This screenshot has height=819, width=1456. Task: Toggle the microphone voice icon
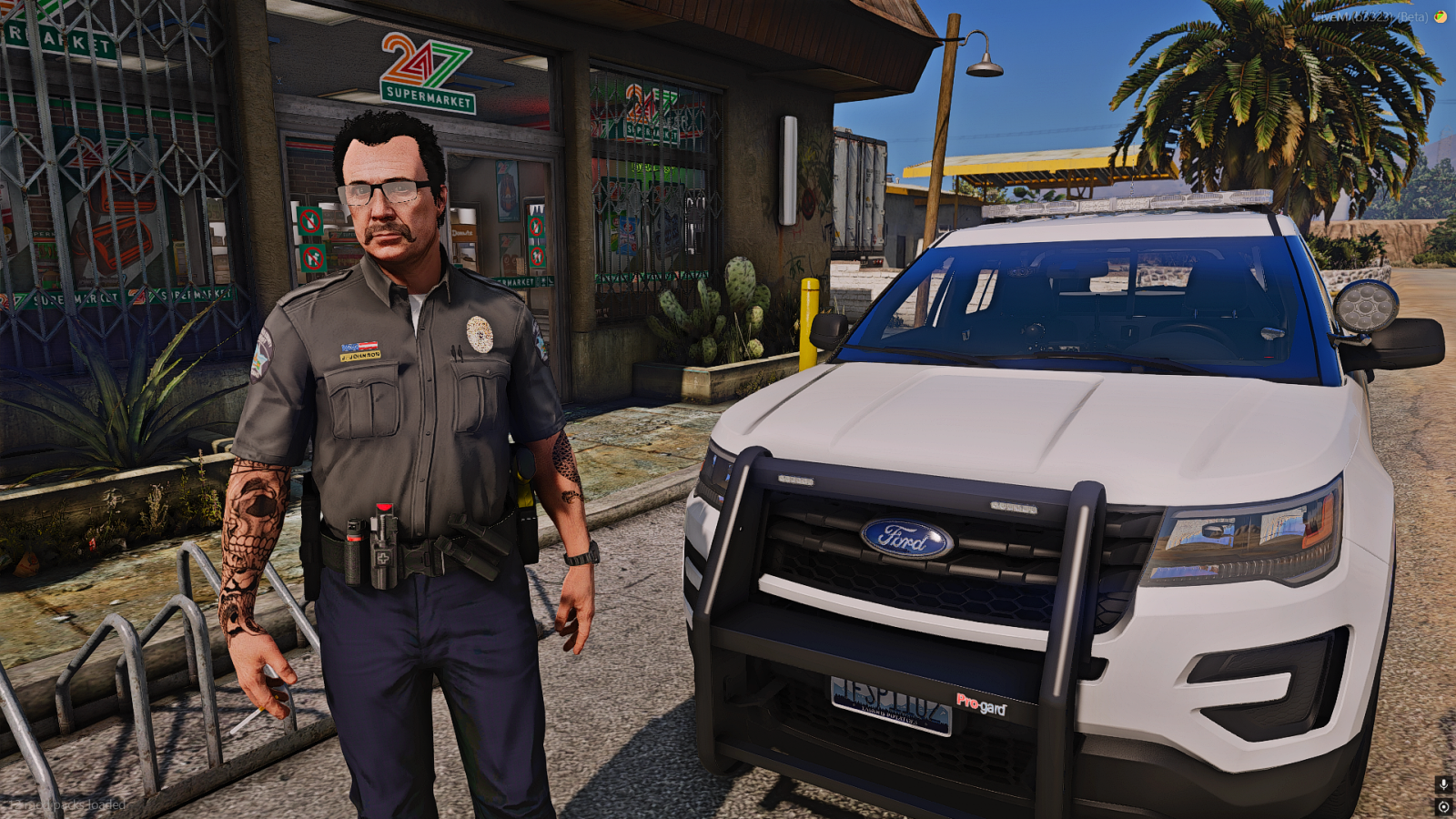point(1443,784)
